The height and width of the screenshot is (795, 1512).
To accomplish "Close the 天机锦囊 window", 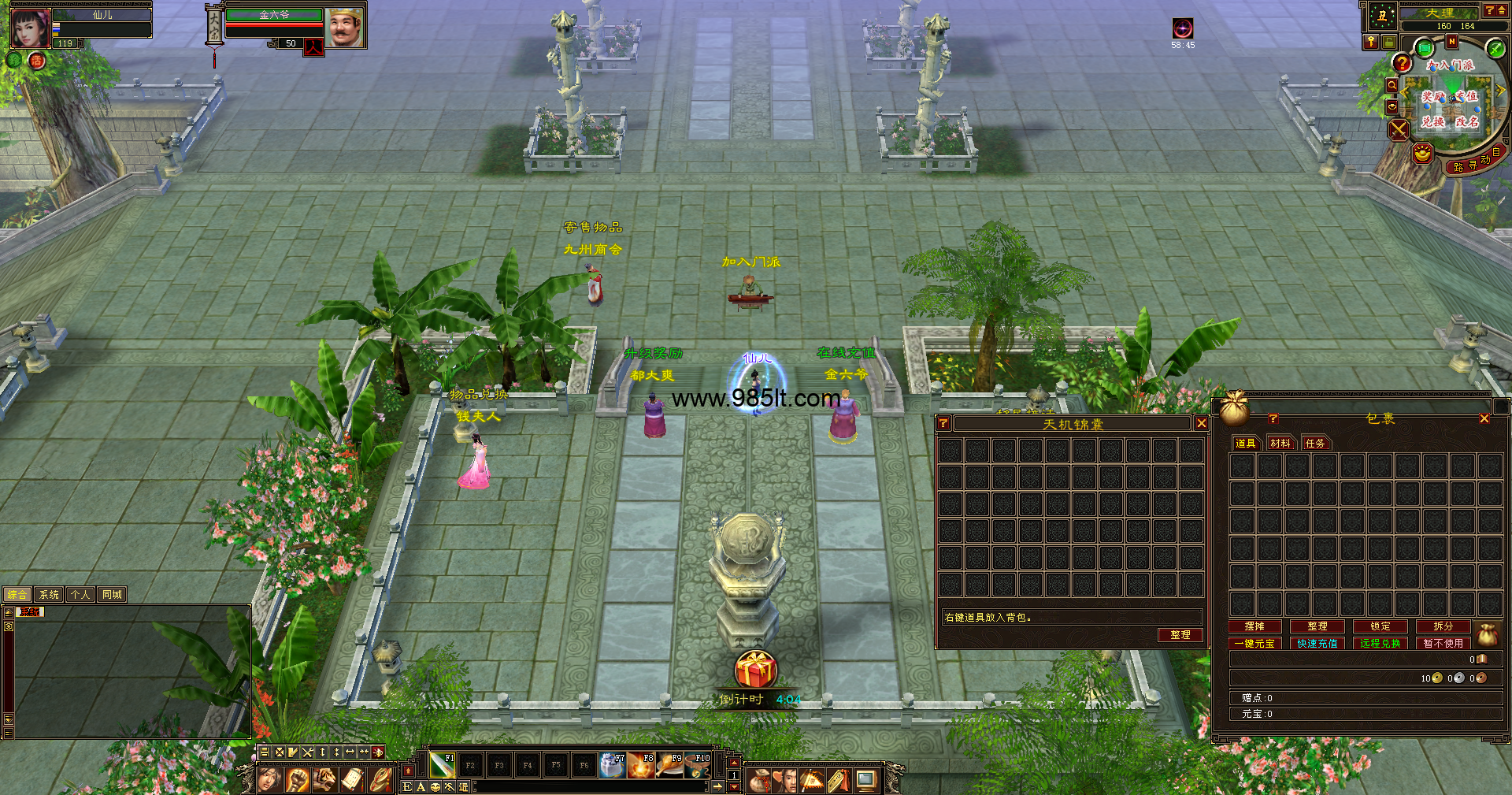I will click(x=1201, y=424).
